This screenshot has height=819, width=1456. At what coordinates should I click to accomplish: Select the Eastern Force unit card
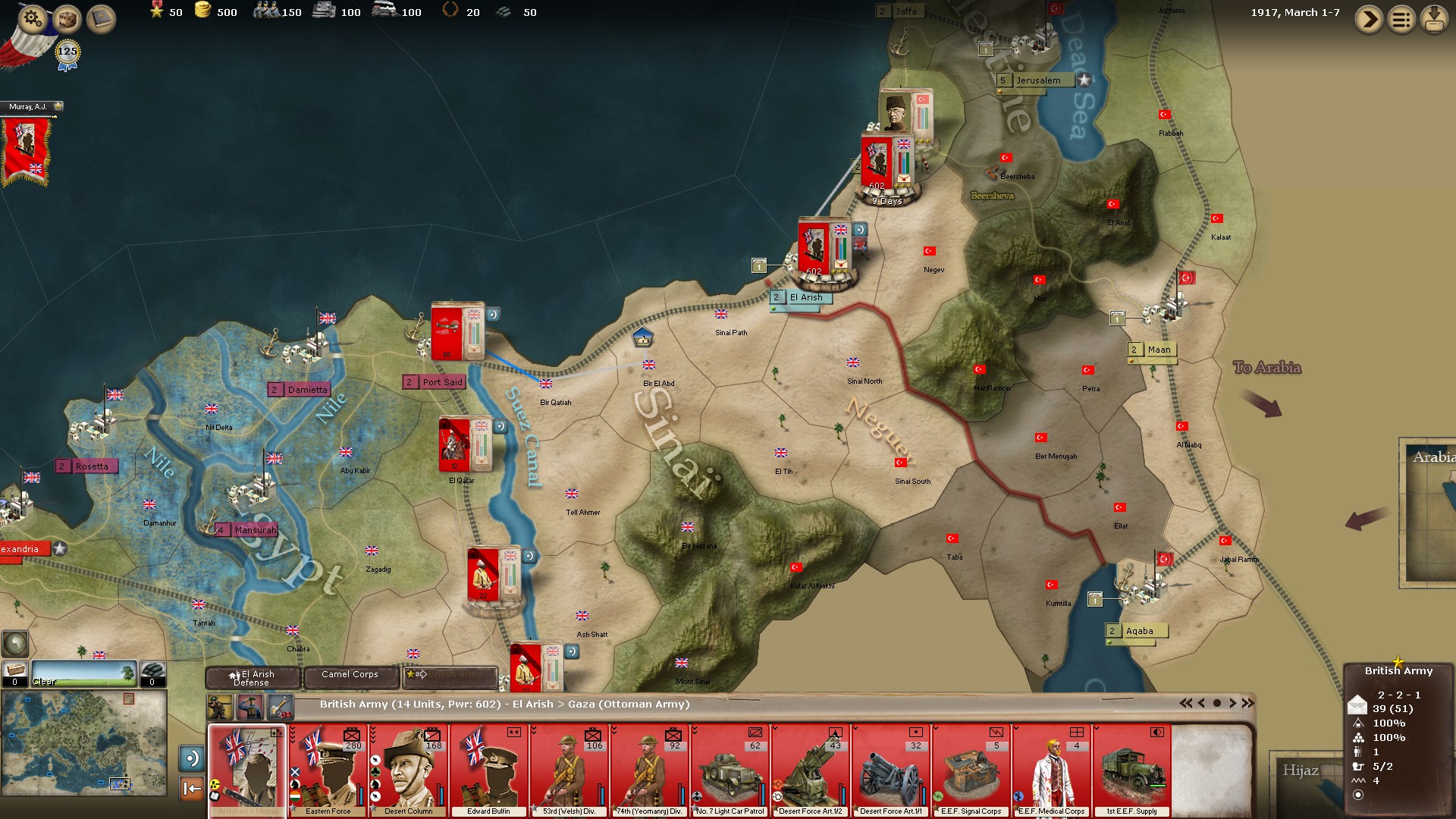(x=328, y=770)
